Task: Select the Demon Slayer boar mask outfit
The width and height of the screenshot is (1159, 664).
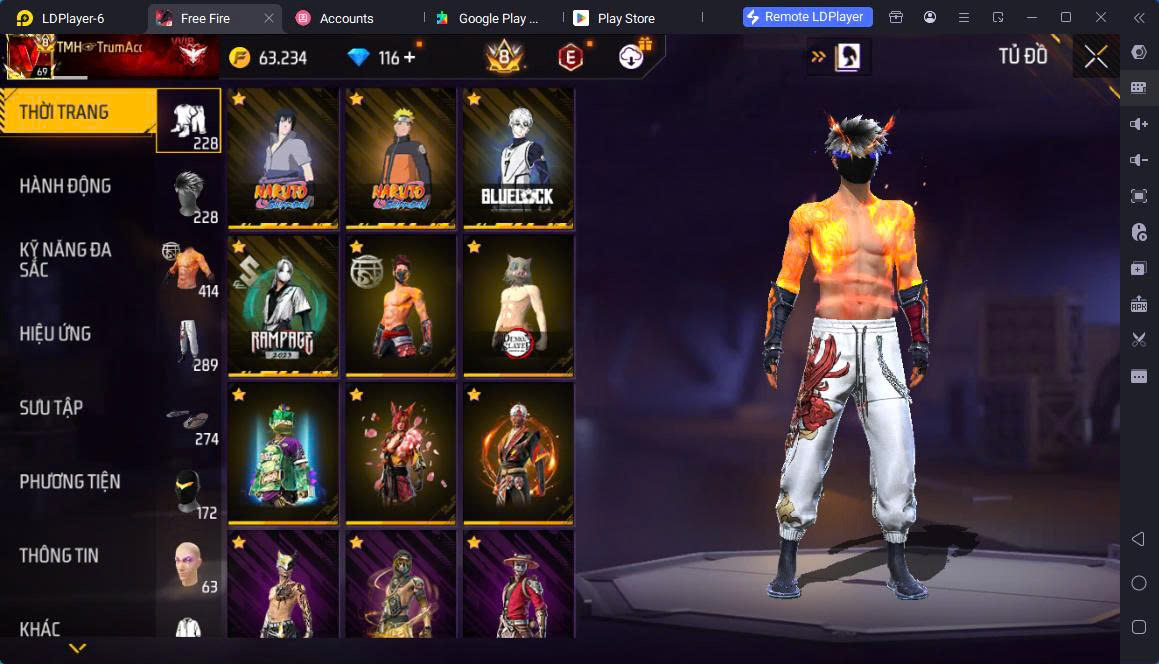Action: 518,305
